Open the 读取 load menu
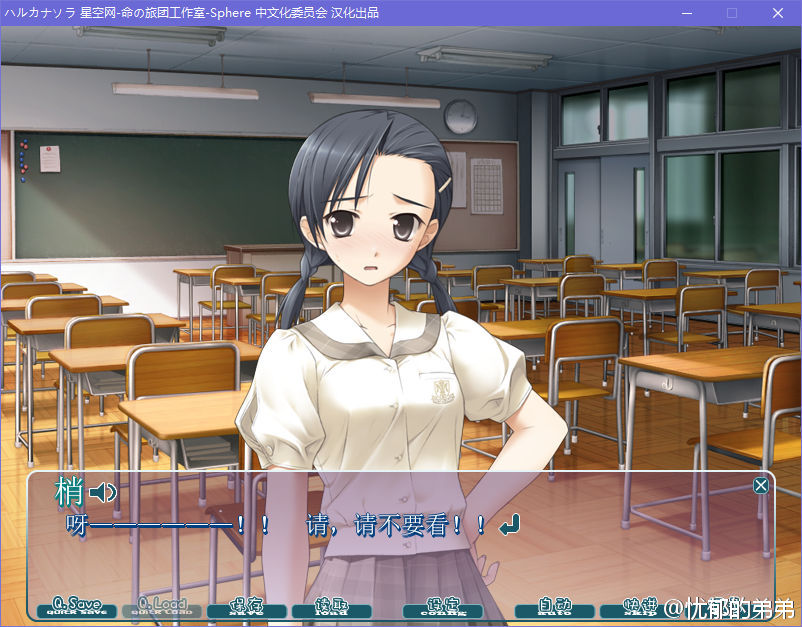The width and height of the screenshot is (802, 627). click(331, 607)
